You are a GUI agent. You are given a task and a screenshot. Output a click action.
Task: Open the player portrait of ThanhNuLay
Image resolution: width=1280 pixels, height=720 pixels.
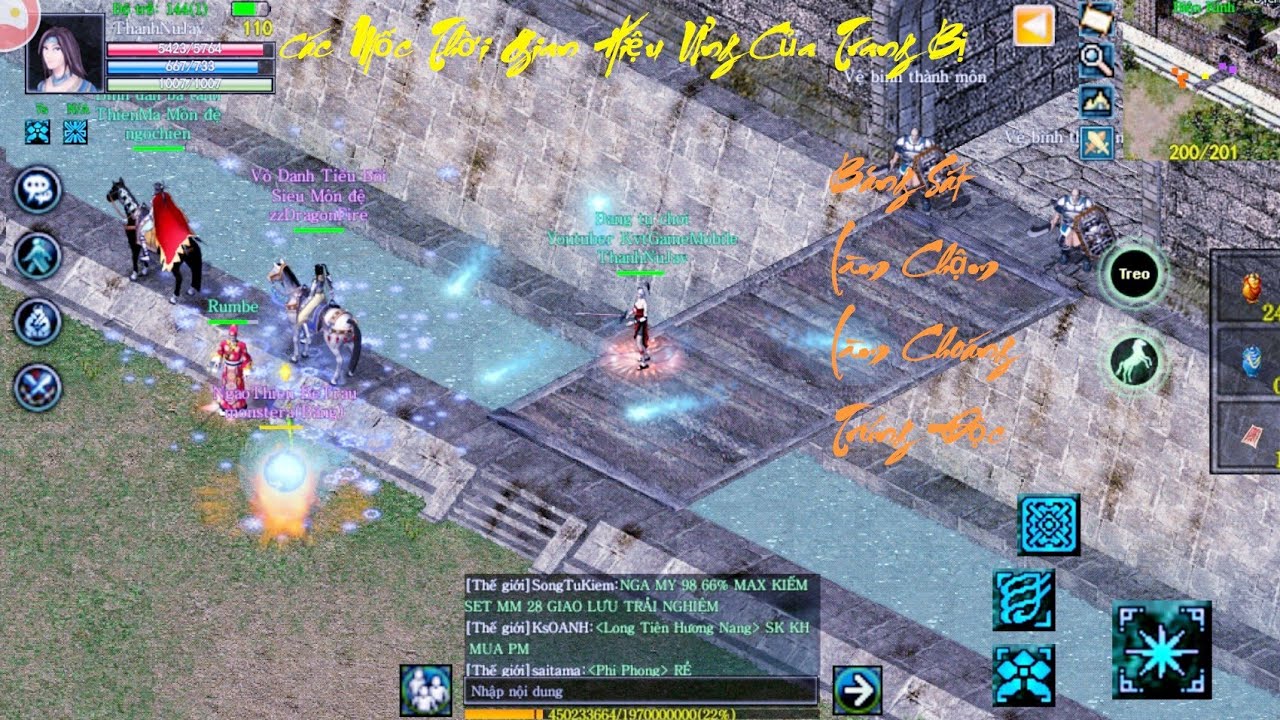tap(65, 53)
